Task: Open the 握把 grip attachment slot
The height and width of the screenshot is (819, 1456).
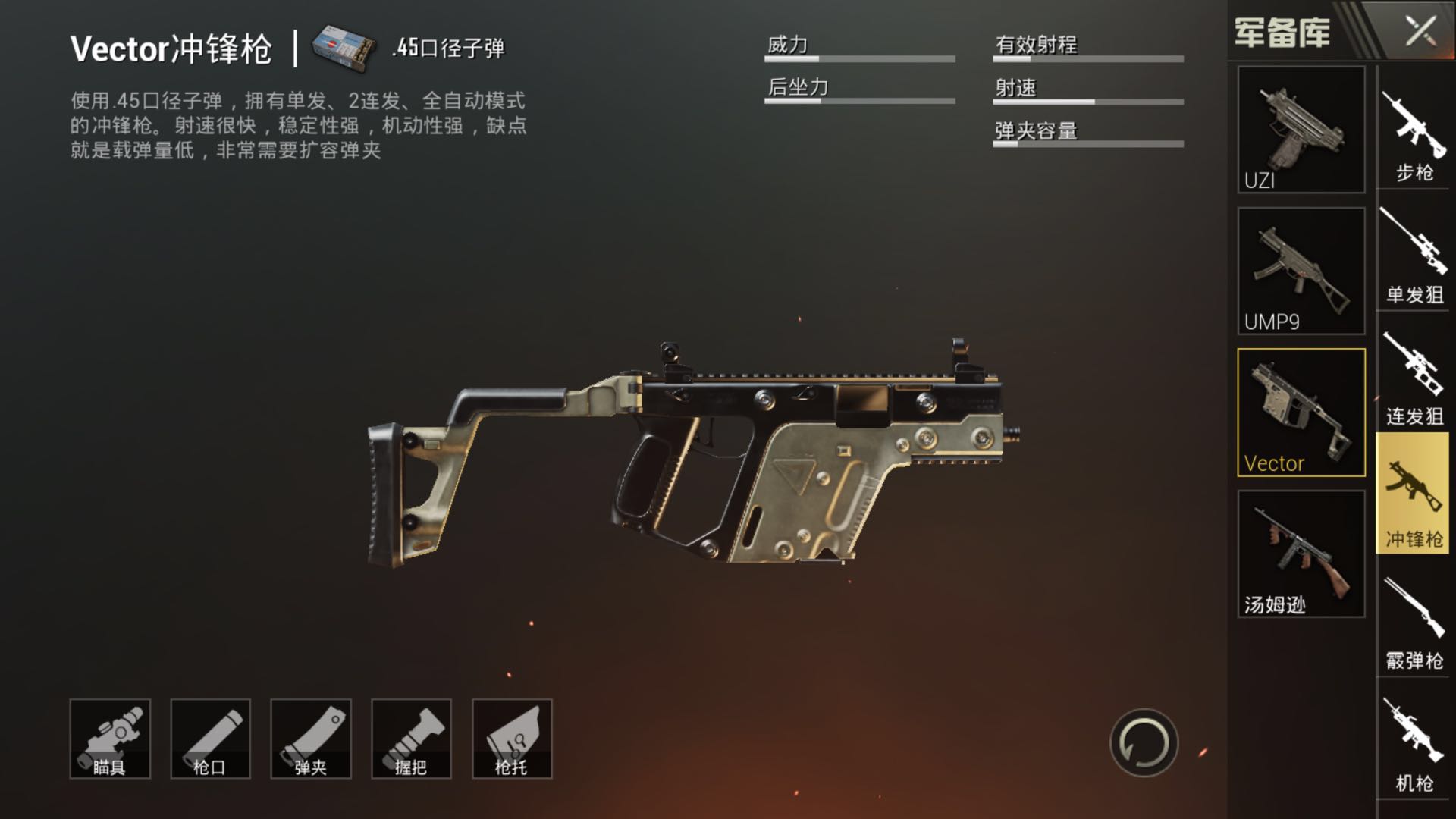Action: coord(411,739)
